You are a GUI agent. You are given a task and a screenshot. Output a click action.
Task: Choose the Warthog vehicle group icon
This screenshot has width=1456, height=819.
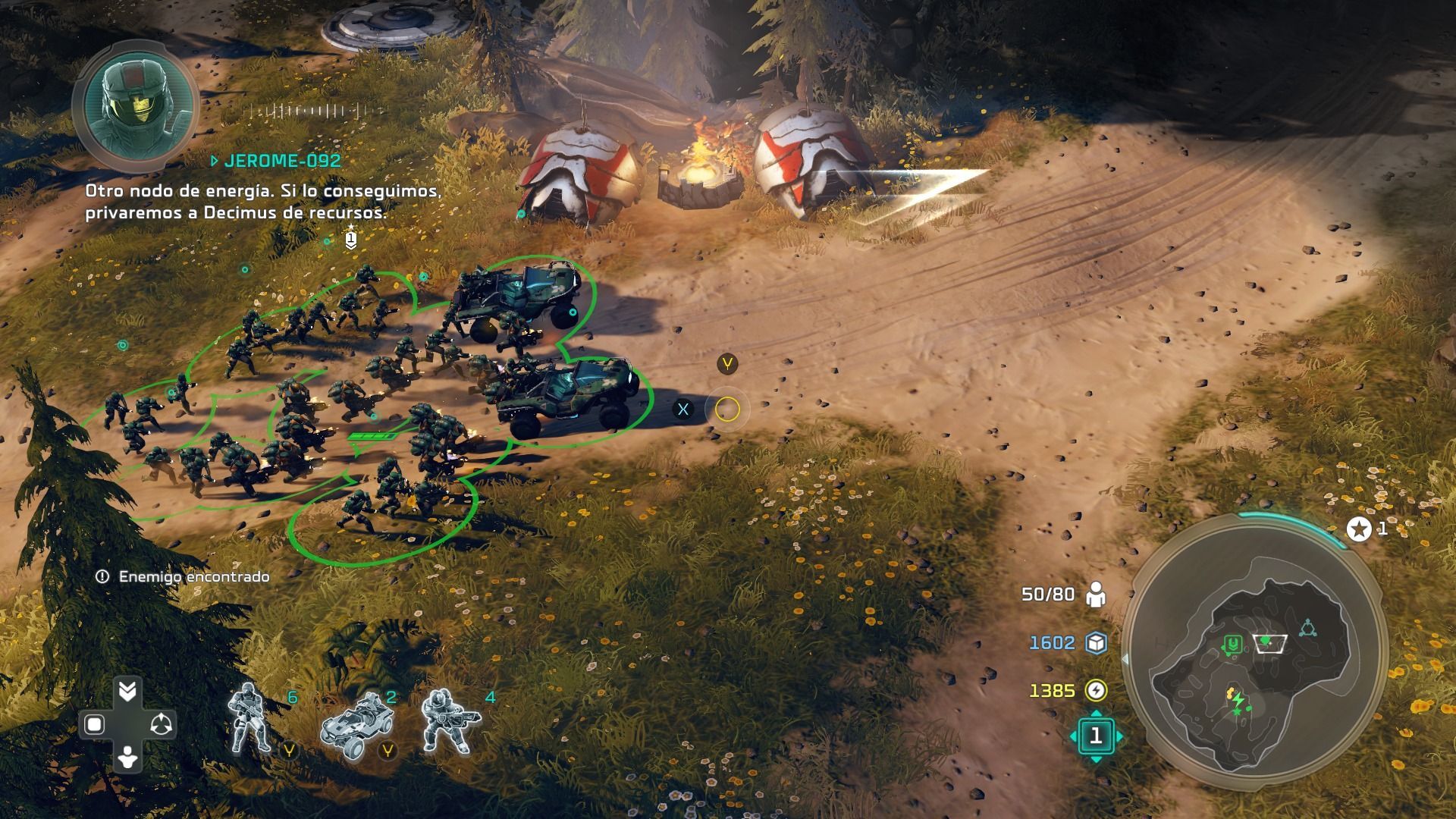356,724
